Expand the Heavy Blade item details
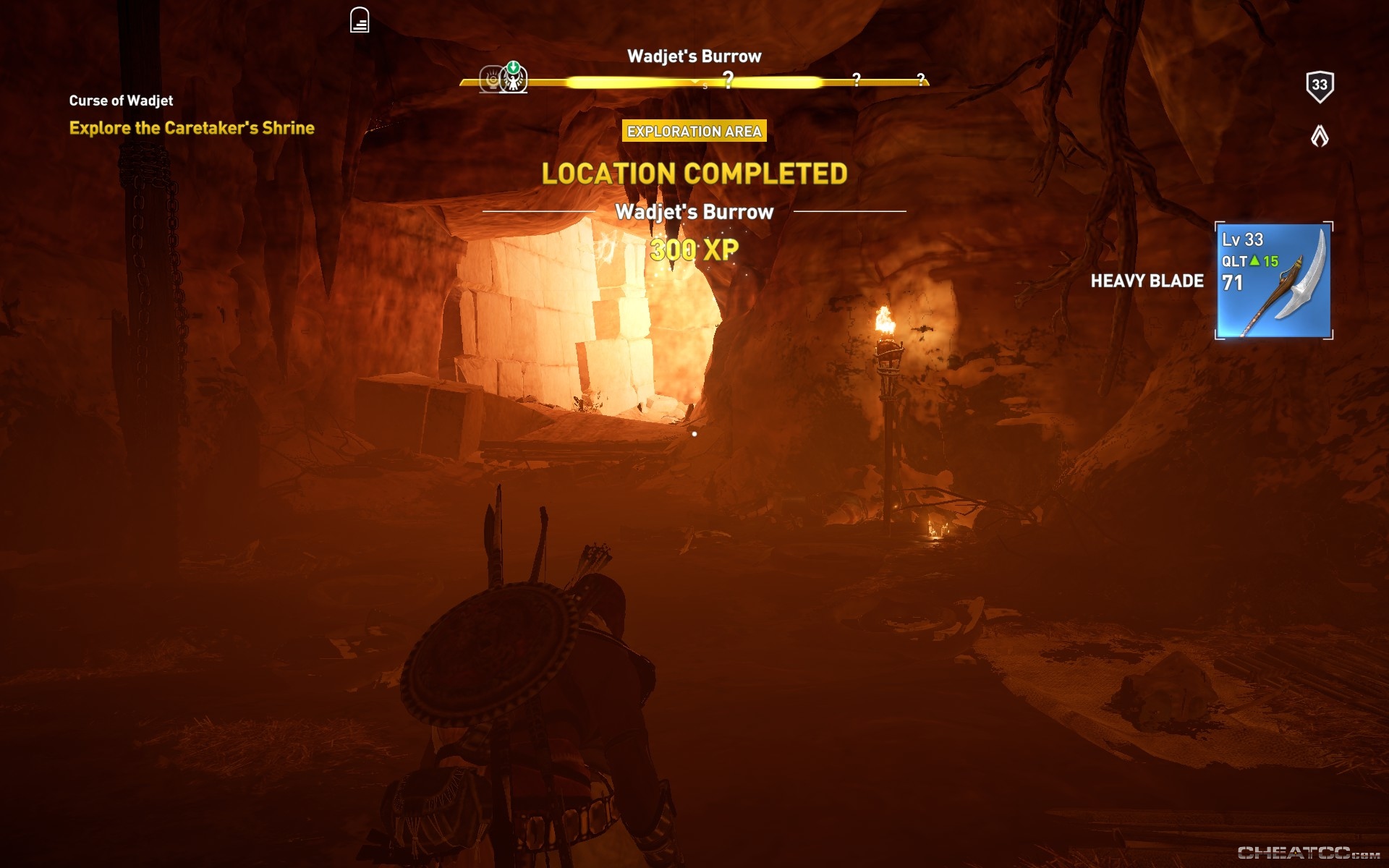The width and height of the screenshot is (1389, 868). point(1147,281)
